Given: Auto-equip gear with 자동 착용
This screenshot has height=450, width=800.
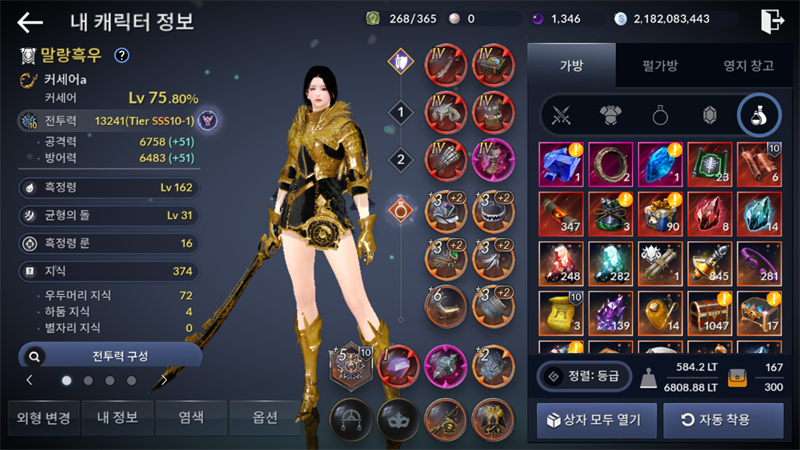Looking at the screenshot, I should click(715, 420).
